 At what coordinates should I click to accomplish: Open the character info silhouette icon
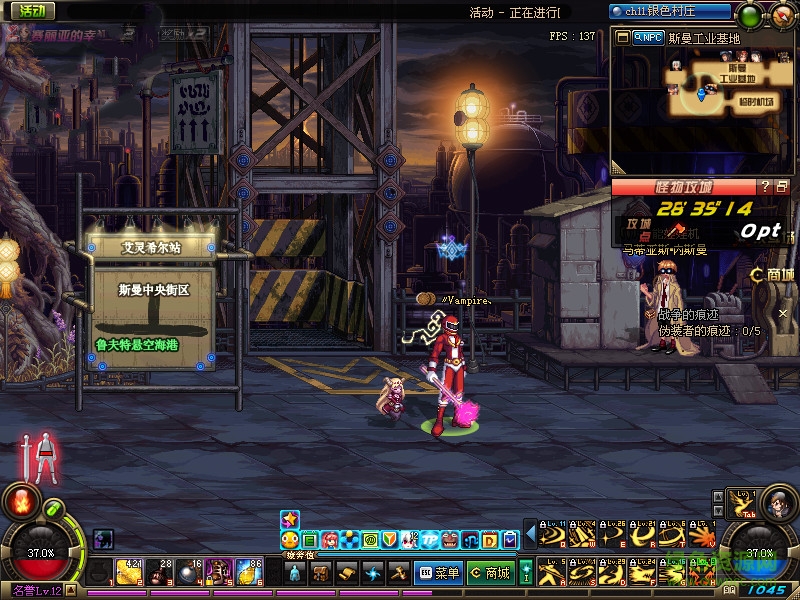tap(295, 573)
